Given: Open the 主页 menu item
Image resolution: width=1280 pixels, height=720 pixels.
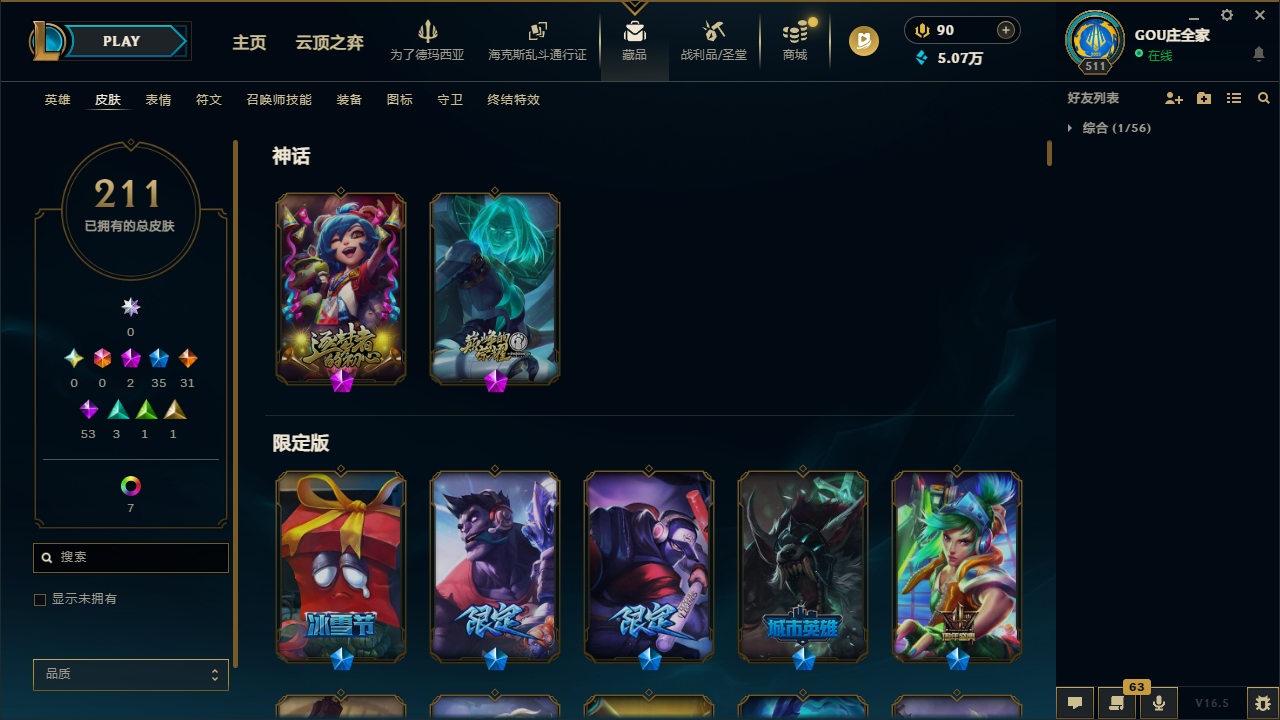Looking at the screenshot, I should [x=249, y=43].
